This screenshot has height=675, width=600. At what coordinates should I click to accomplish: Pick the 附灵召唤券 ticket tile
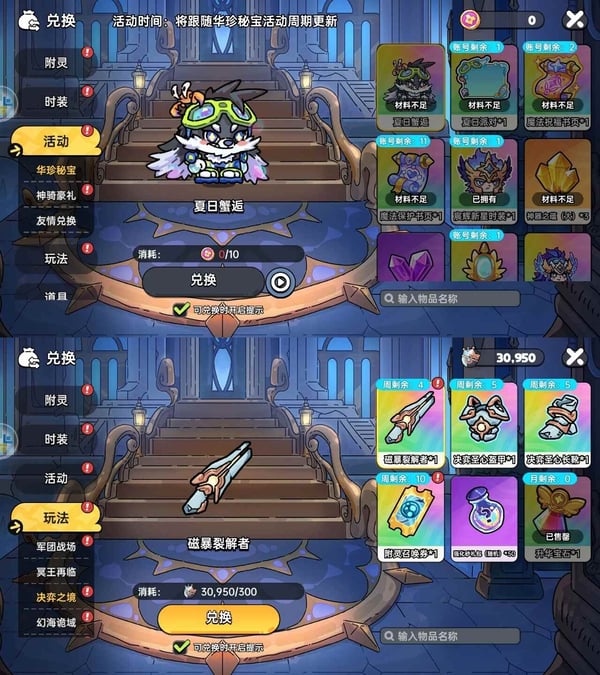pos(410,516)
